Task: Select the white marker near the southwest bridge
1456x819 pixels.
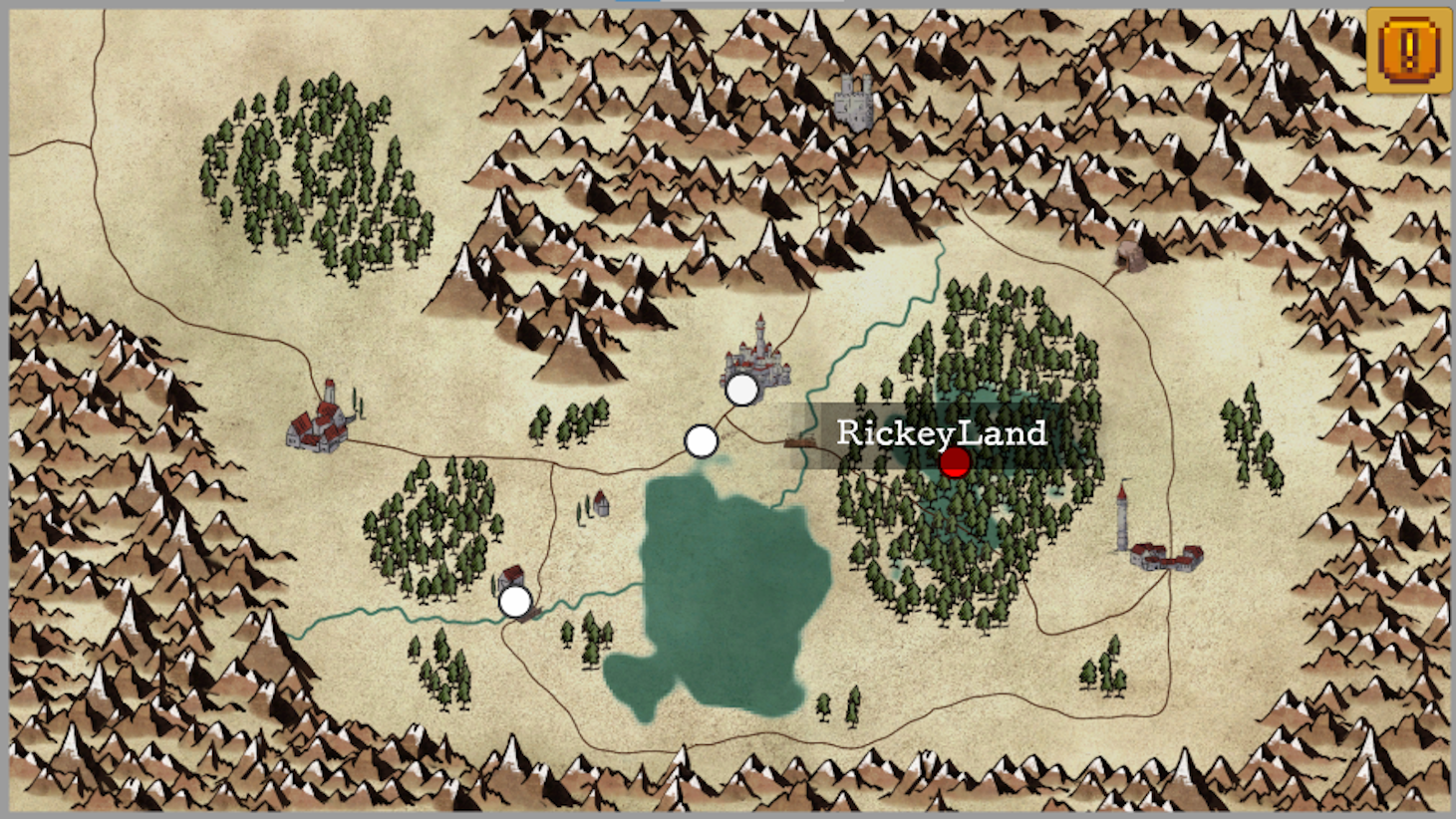Action: tap(515, 602)
